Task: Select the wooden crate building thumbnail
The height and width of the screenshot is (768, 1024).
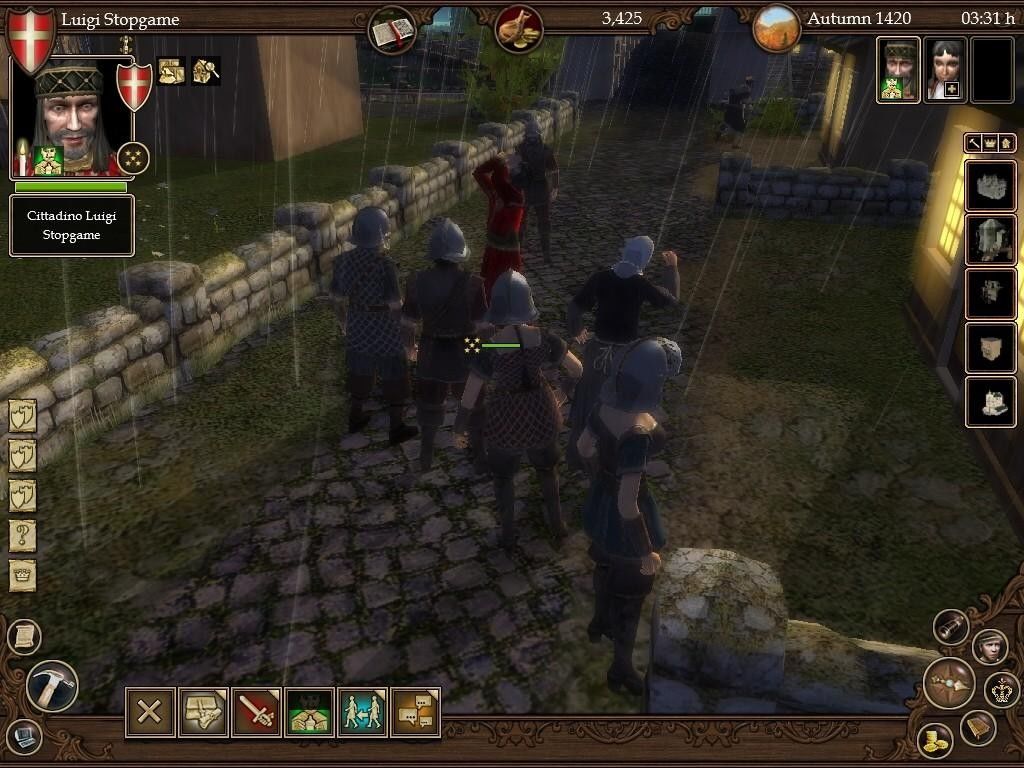Action: pyautogui.click(x=990, y=348)
